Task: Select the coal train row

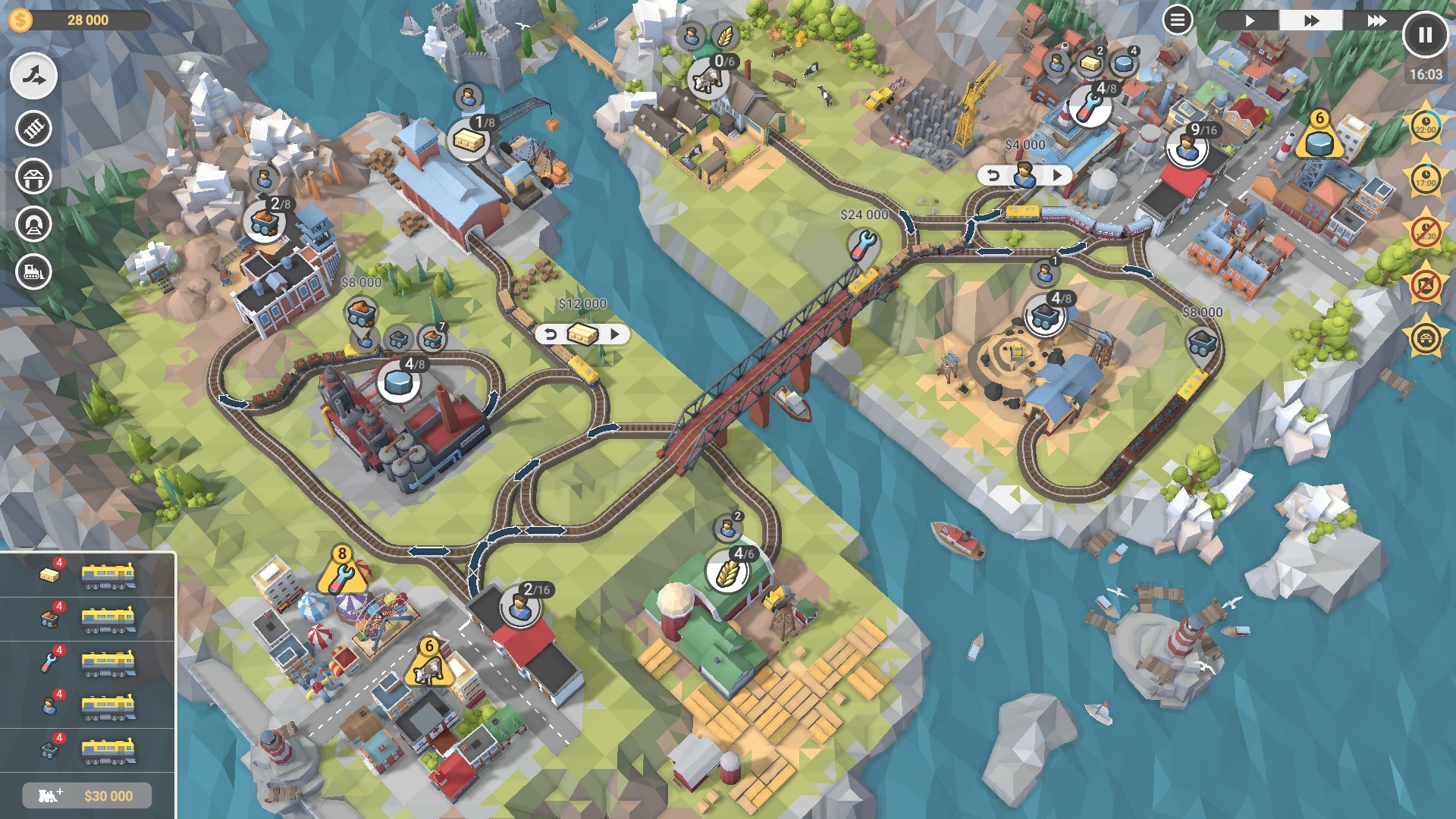Action: 88,751
